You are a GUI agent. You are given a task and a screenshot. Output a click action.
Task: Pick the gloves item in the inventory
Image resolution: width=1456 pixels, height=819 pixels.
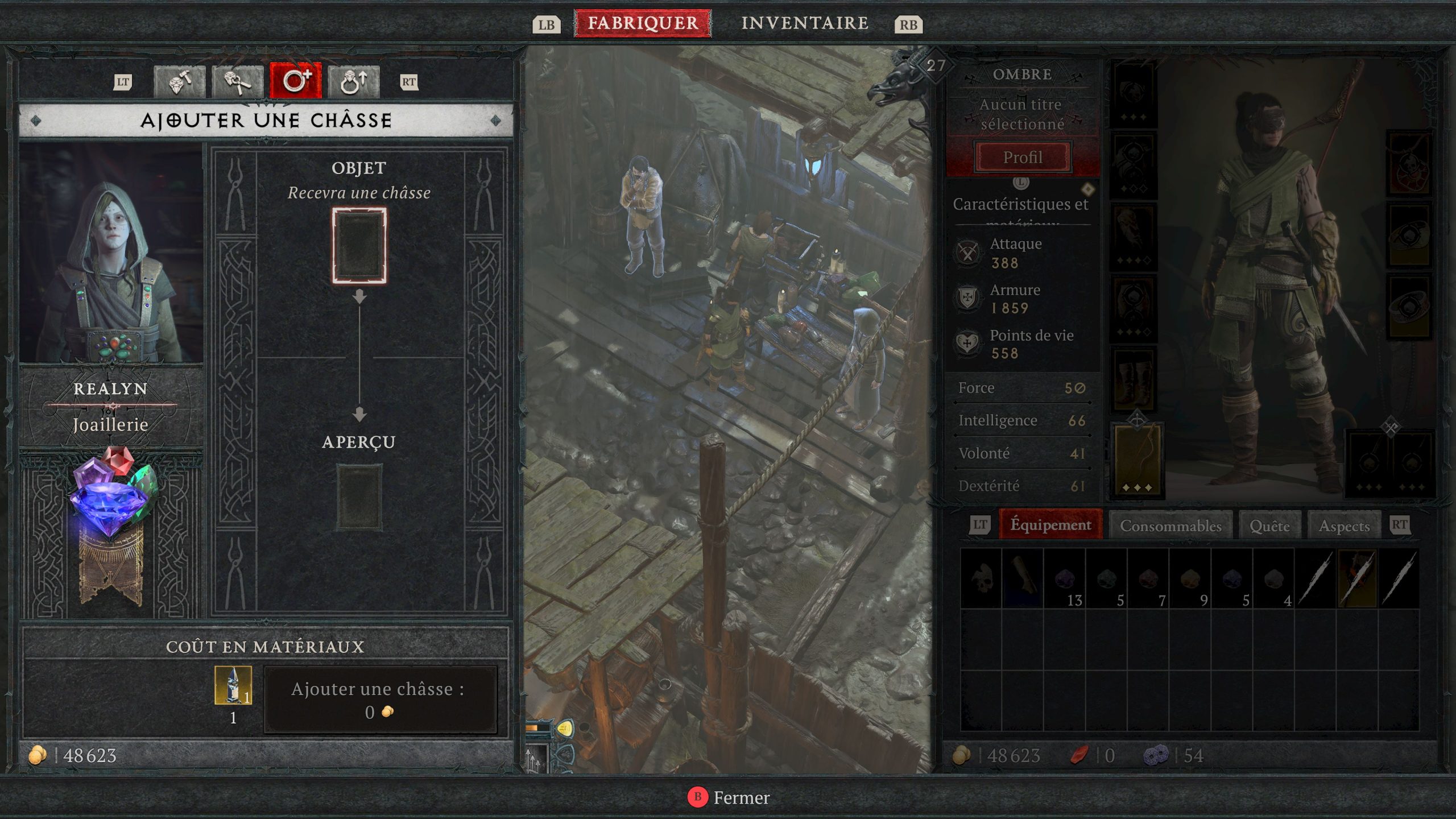click(1023, 578)
